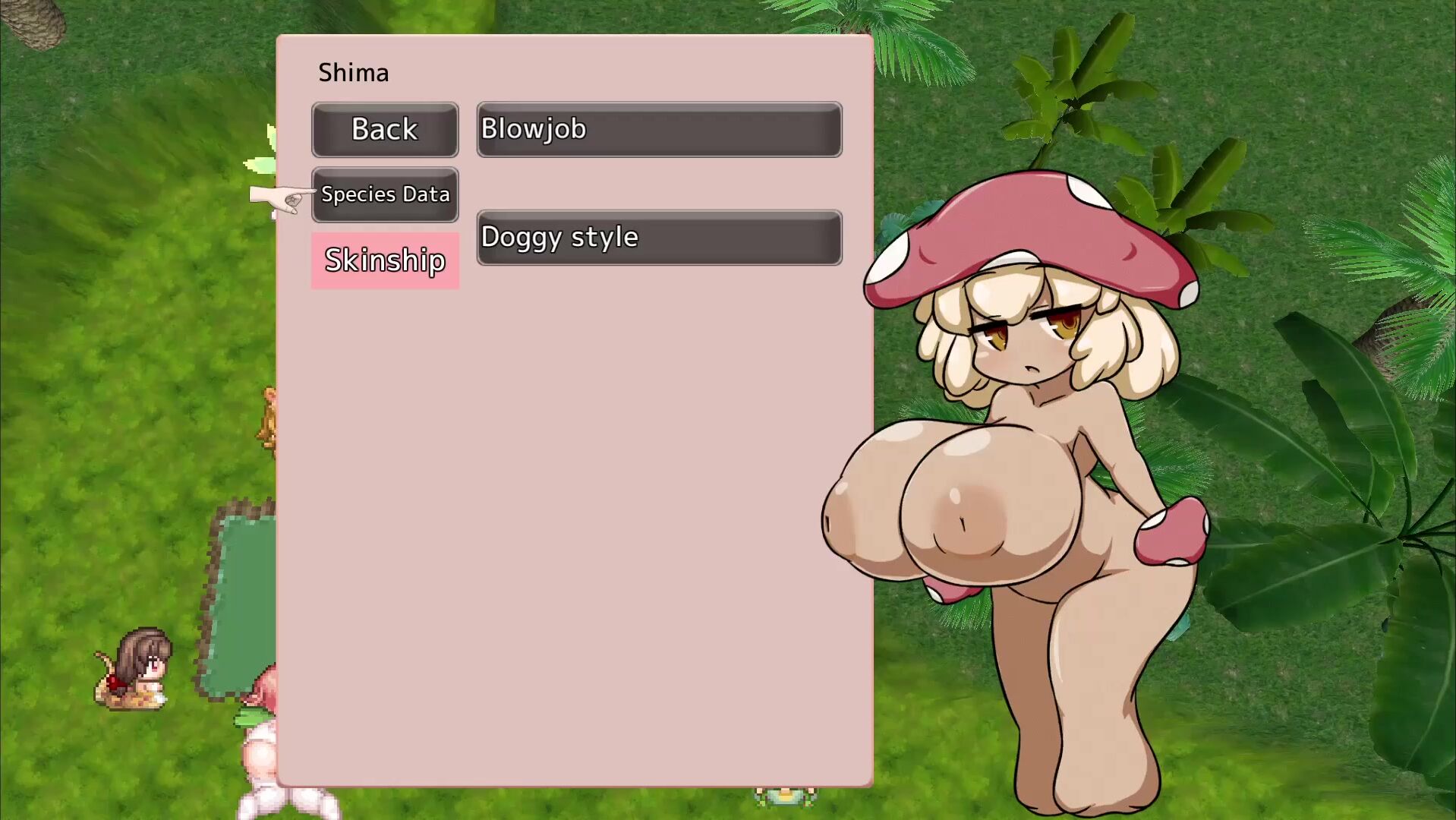Select the highlighted Skinship tab
1456x820 pixels.
pyautogui.click(x=385, y=260)
